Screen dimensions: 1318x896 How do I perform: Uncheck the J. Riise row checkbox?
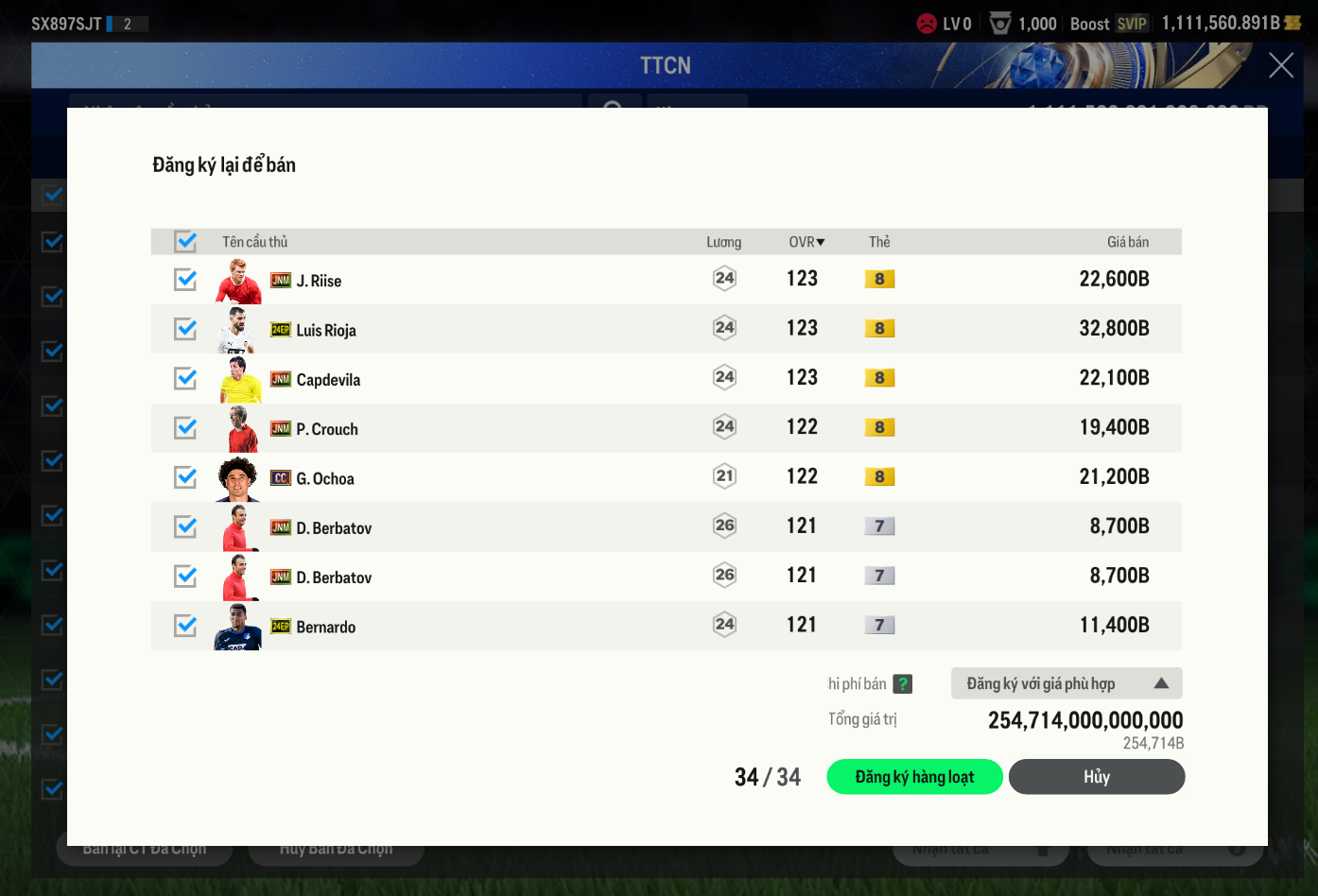coord(185,280)
